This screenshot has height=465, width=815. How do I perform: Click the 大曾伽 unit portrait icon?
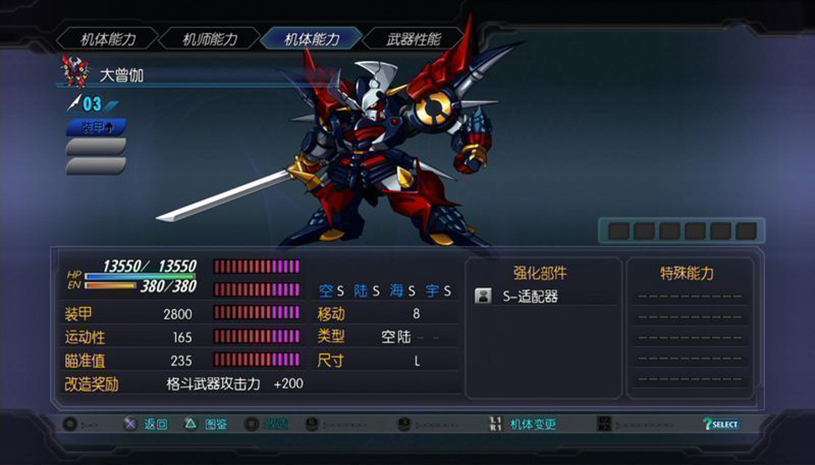[x=74, y=72]
